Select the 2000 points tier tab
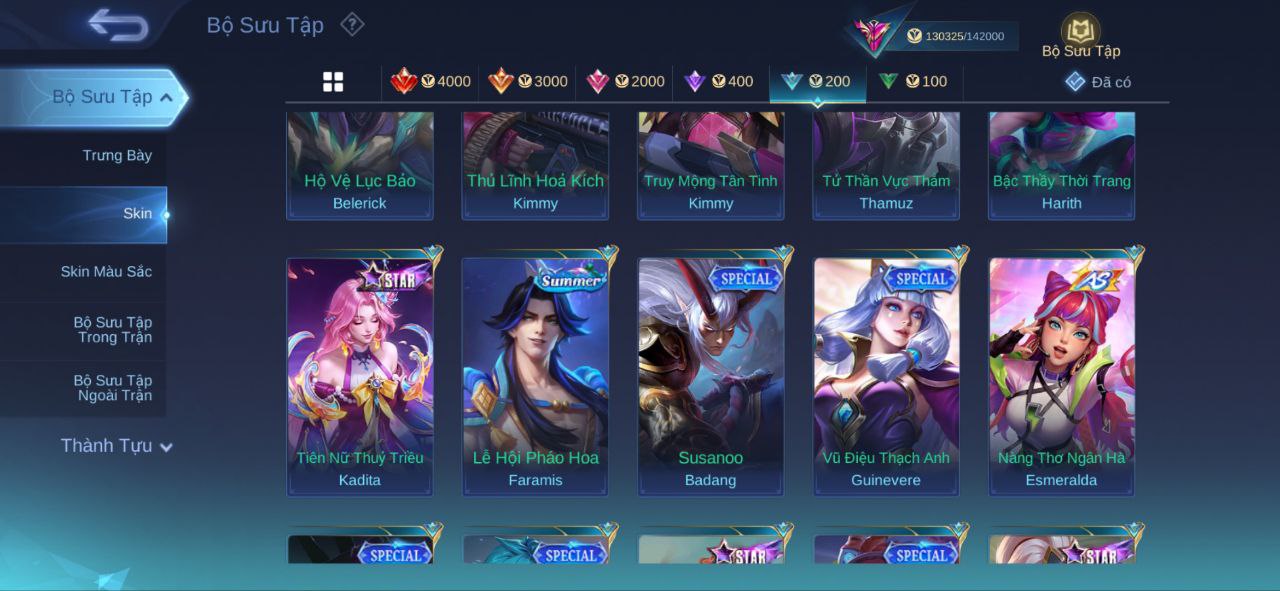This screenshot has height=591, width=1280. (x=625, y=81)
